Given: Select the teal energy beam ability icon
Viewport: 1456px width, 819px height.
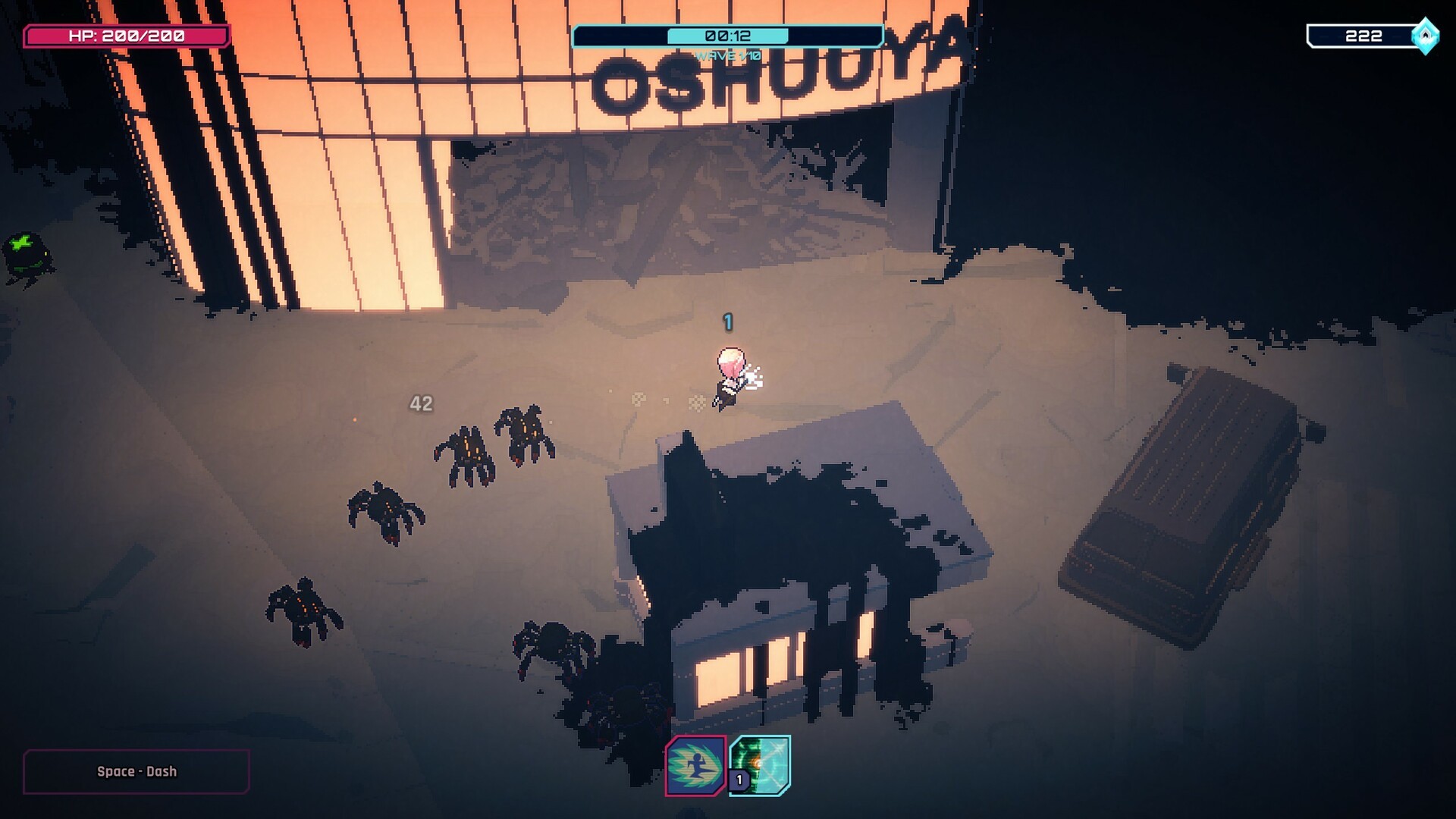Looking at the screenshot, I should click(x=761, y=765).
